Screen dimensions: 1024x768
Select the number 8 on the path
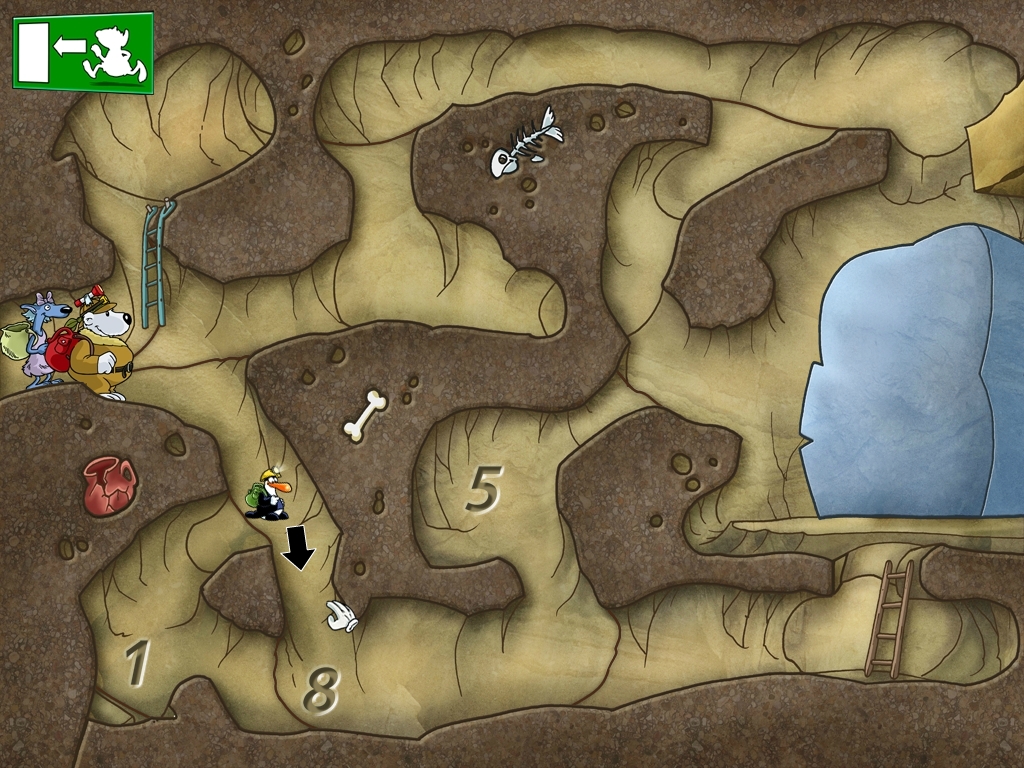click(x=321, y=689)
